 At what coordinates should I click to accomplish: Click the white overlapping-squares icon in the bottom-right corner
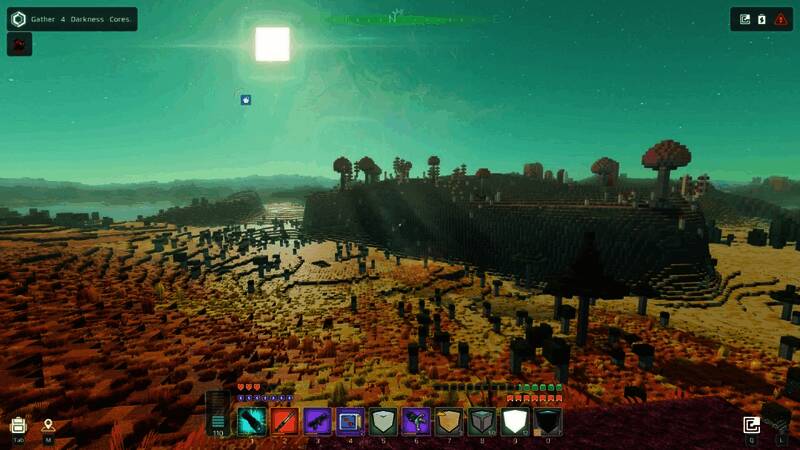pyautogui.click(x=752, y=425)
